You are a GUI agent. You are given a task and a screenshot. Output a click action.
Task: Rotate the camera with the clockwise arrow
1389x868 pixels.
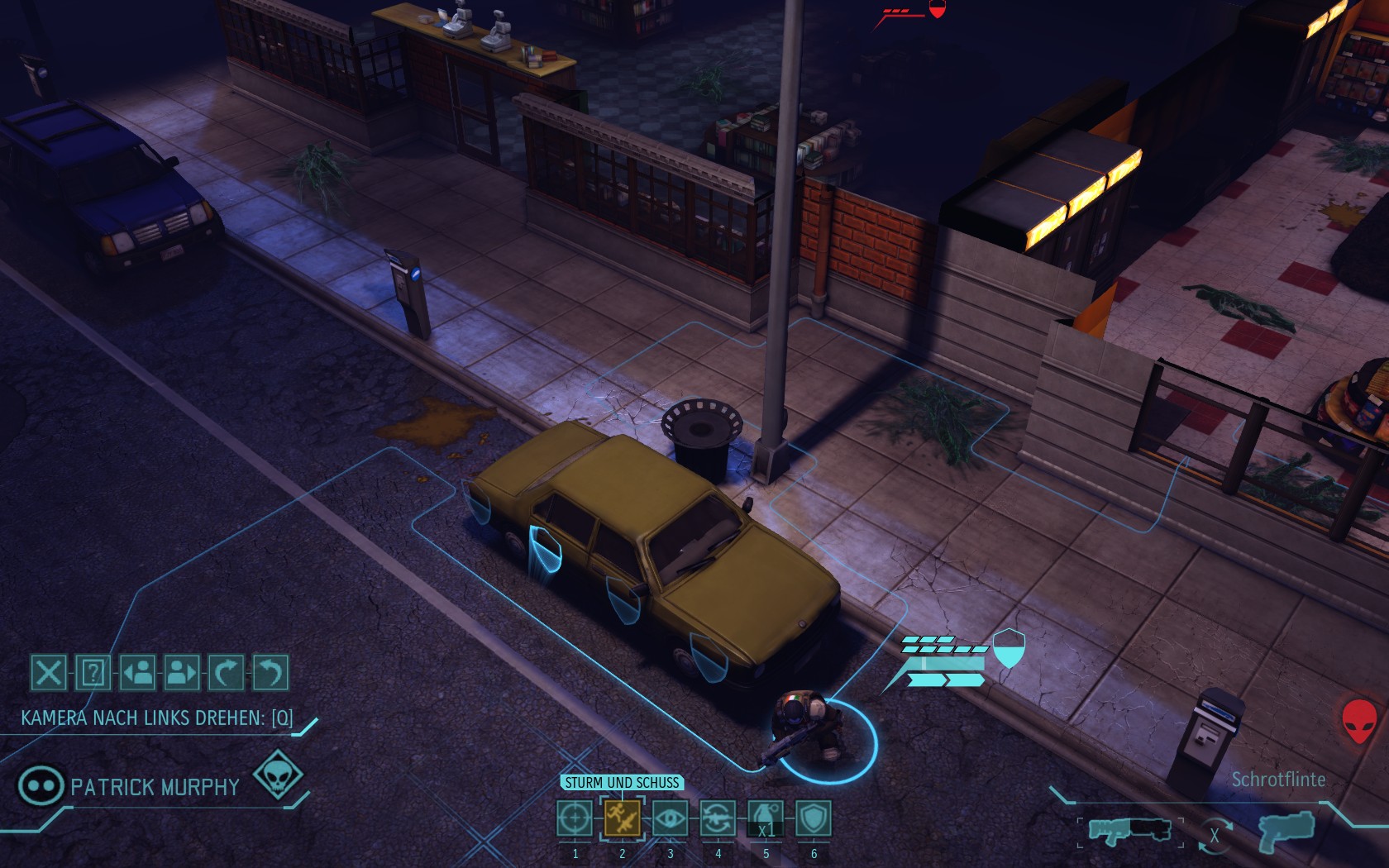click(x=226, y=673)
